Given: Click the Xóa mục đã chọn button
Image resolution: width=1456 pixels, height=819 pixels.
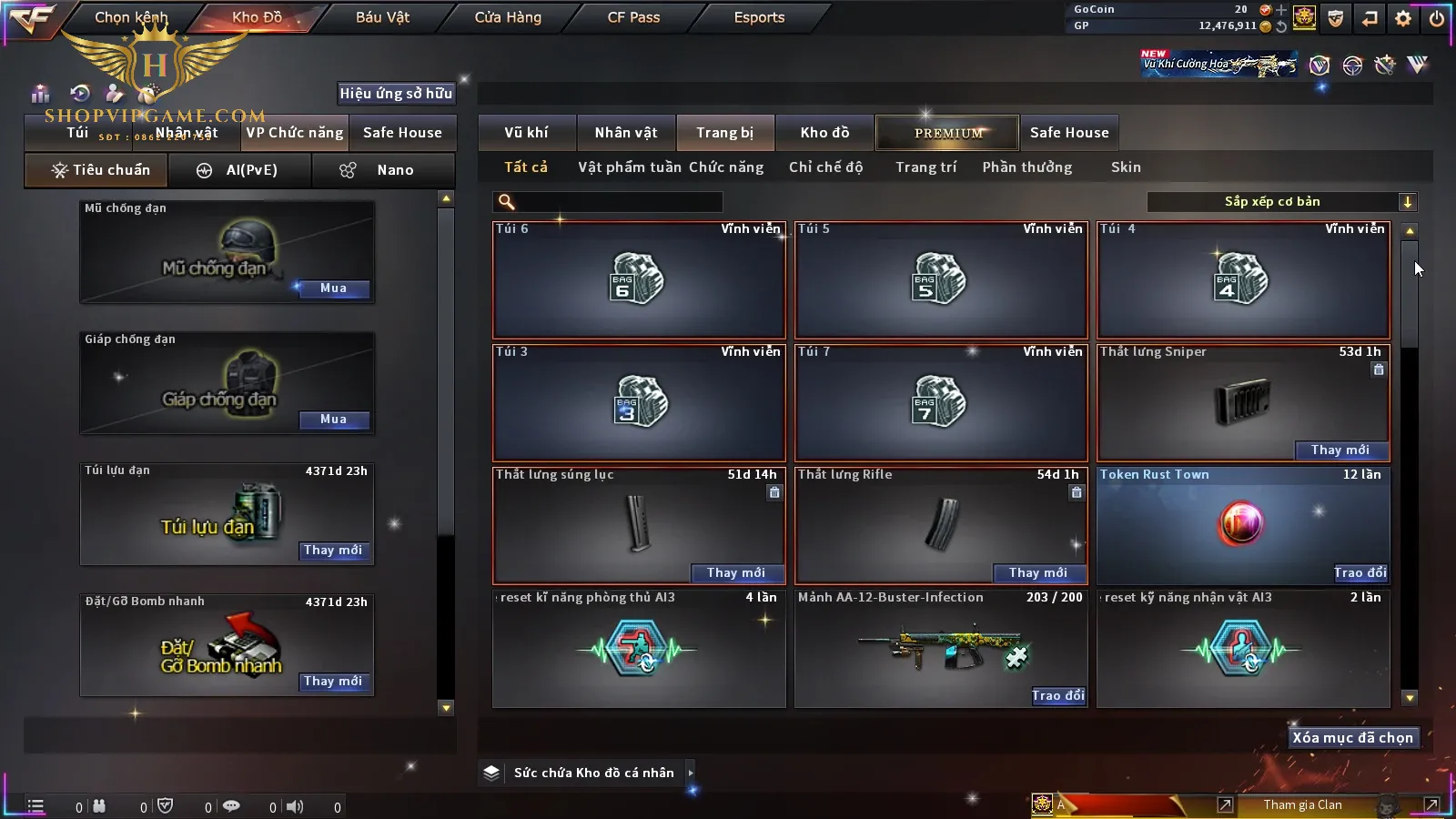Looking at the screenshot, I should [1352, 738].
